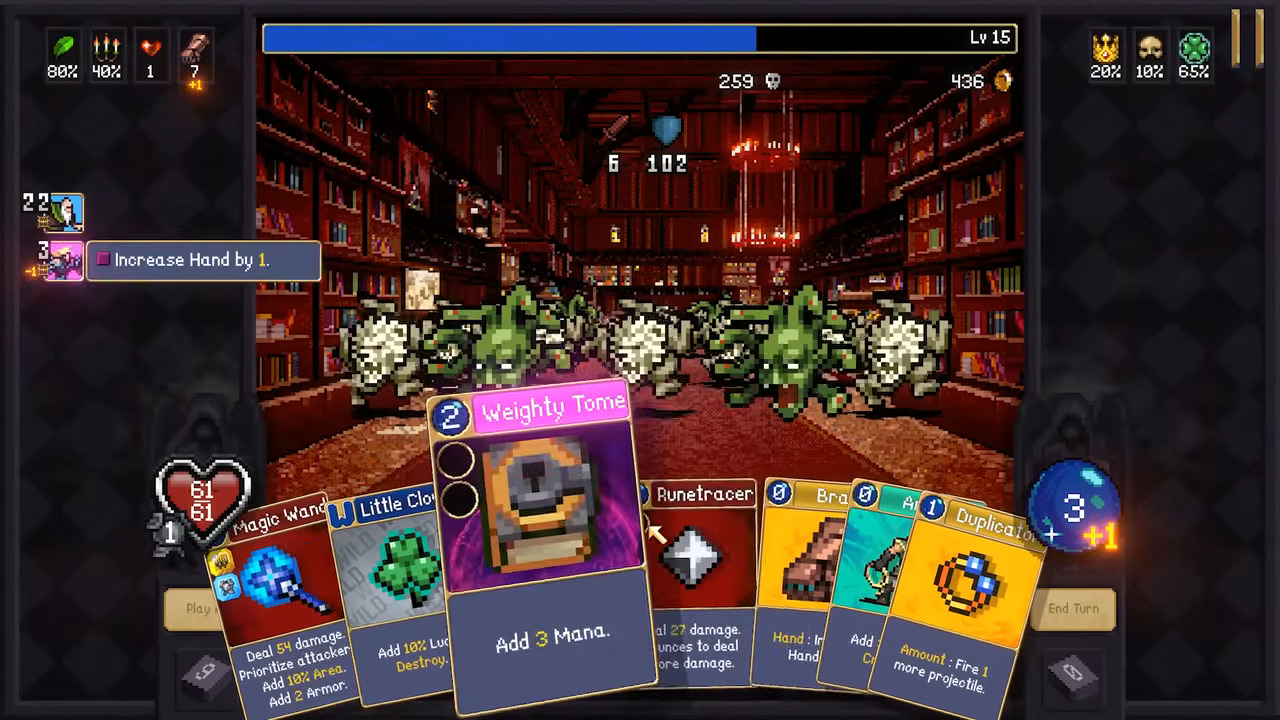Select the pink-background character portrait

65,260
